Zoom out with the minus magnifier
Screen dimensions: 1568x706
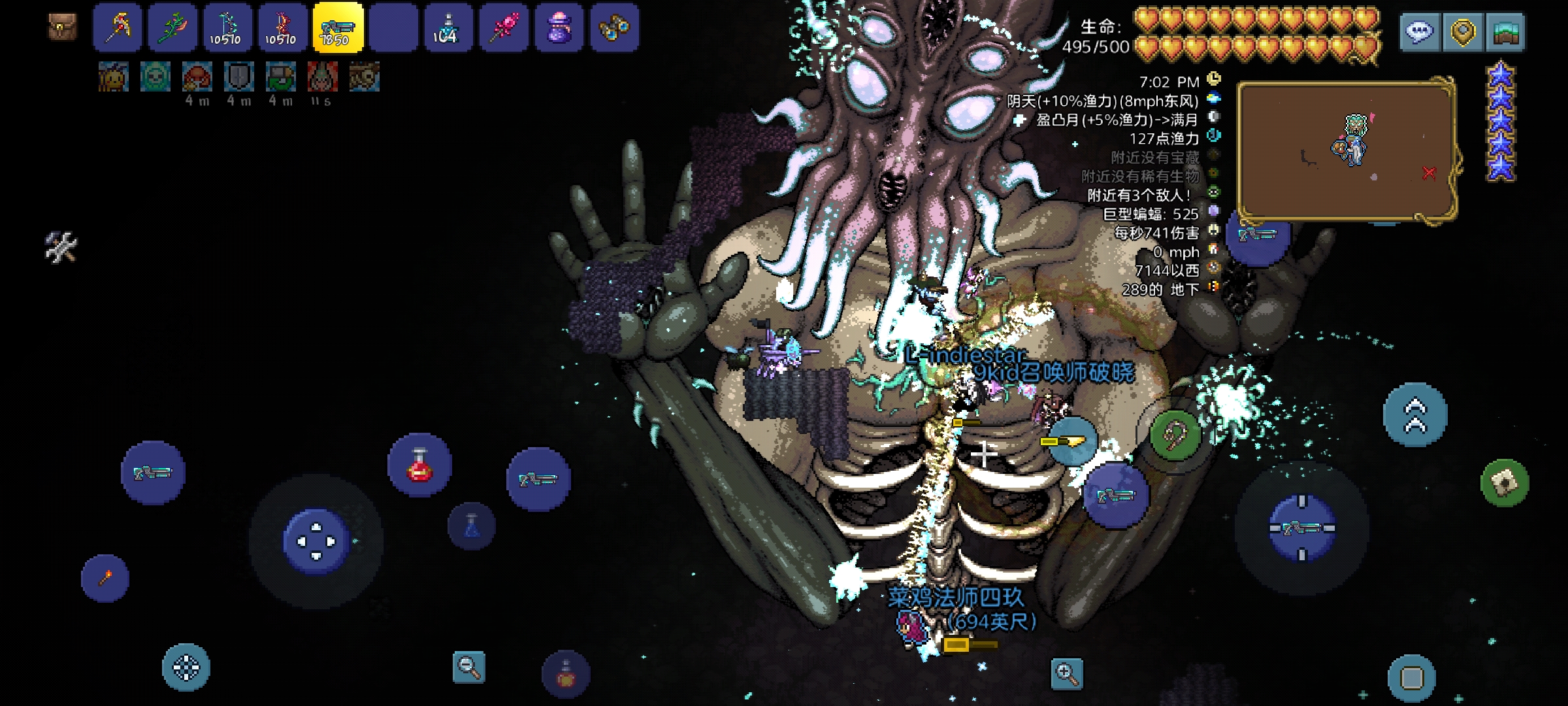click(x=469, y=667)
